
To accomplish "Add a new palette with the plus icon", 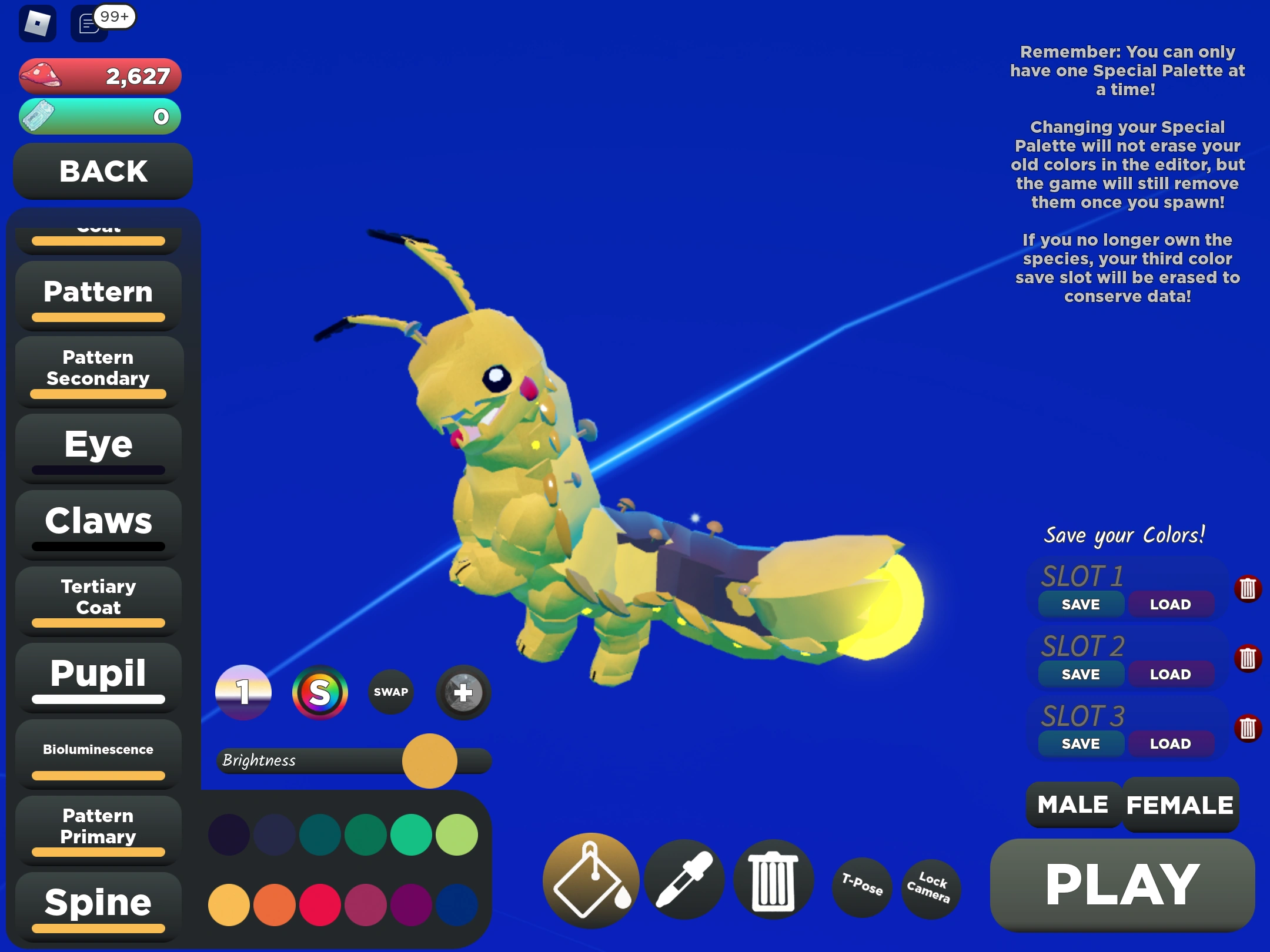I will [x=462, y=693].
